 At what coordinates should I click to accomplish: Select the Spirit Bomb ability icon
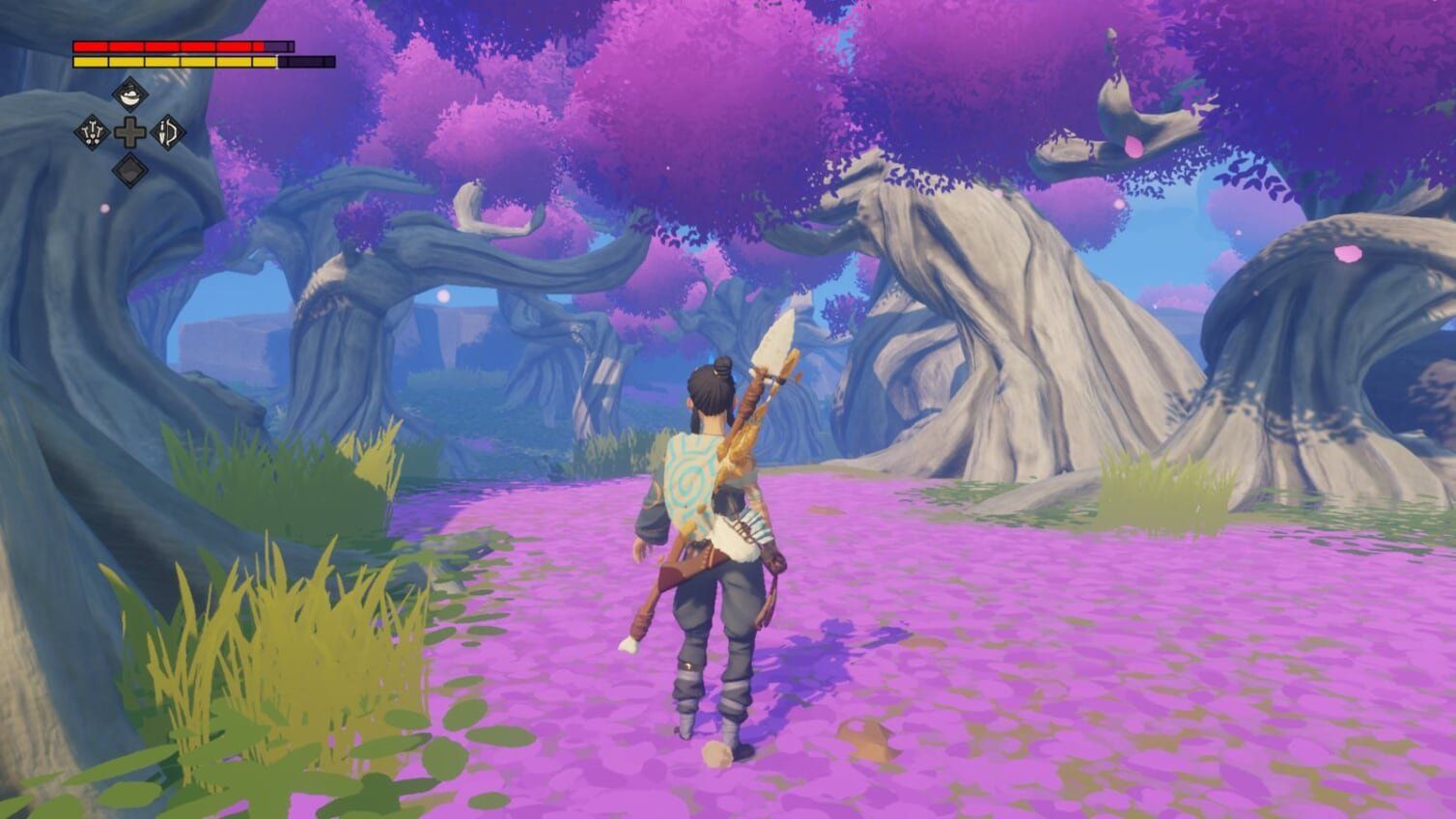tap(92, 131)
